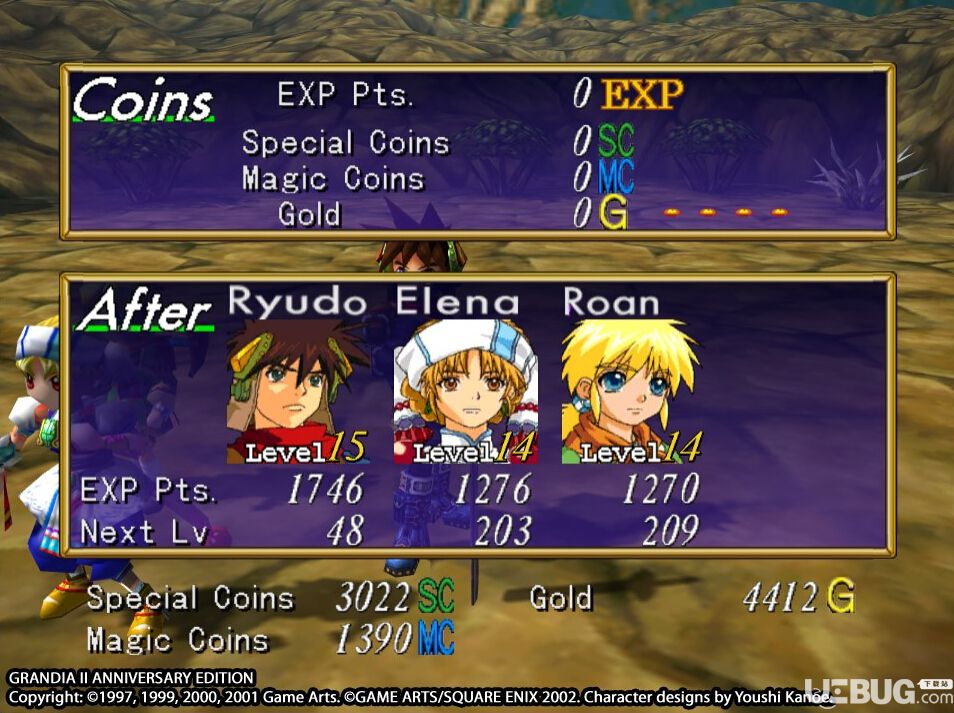954x713 pixels.
Task: Select Ryudo's character portrait
Action: 297,390
